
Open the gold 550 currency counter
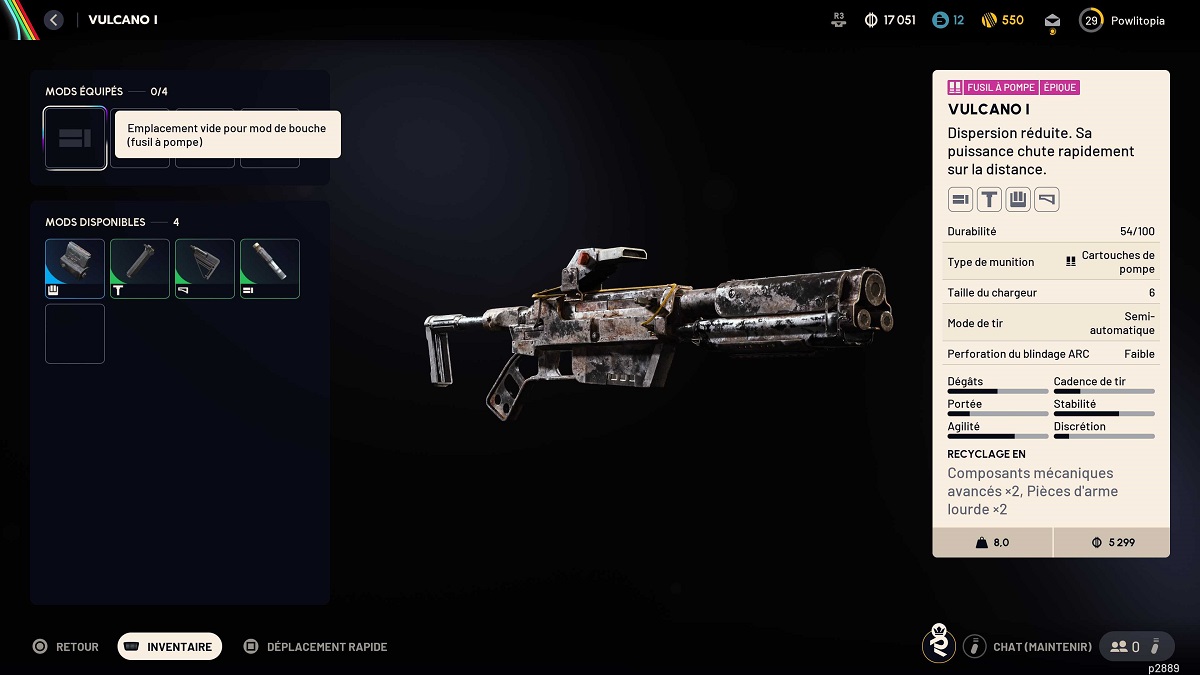click(x=1001, y=20)
